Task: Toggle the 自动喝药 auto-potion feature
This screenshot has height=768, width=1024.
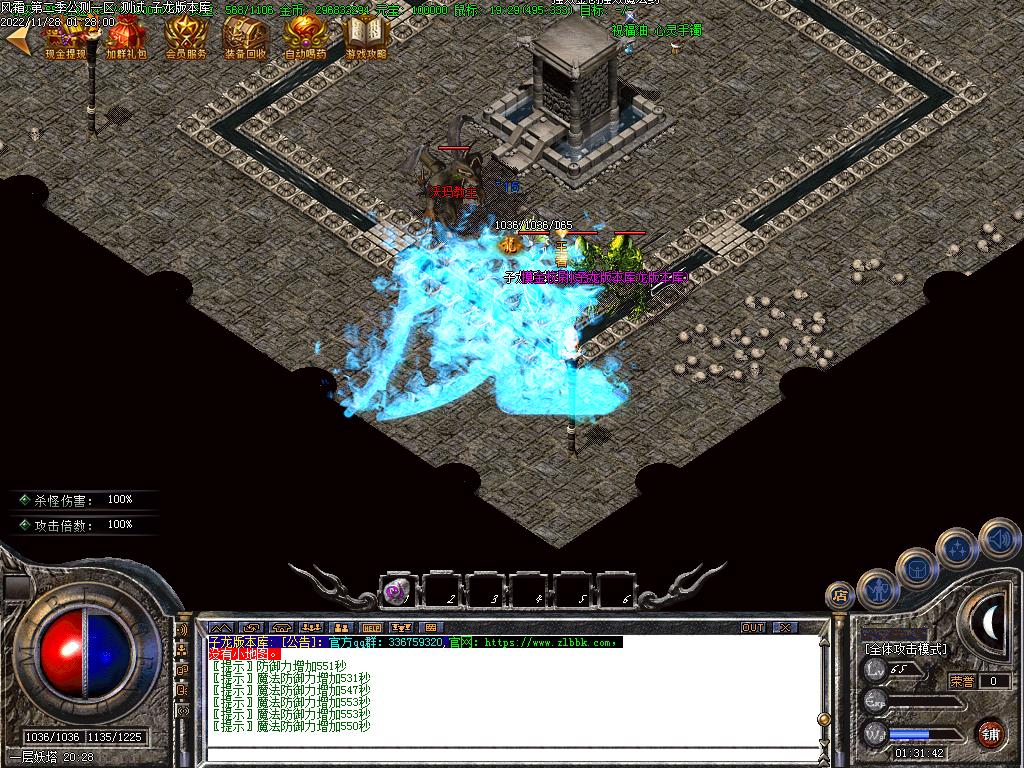Action: [305, 38]
